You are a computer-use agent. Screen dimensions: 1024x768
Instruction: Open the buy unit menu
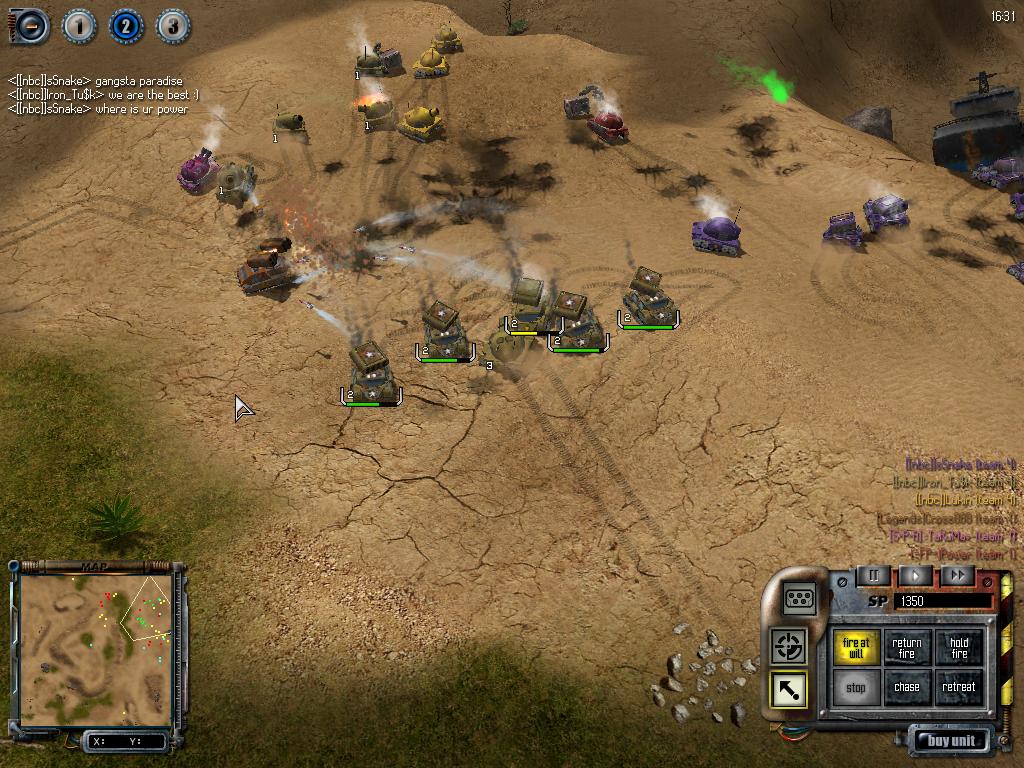(x=950, y=741)
